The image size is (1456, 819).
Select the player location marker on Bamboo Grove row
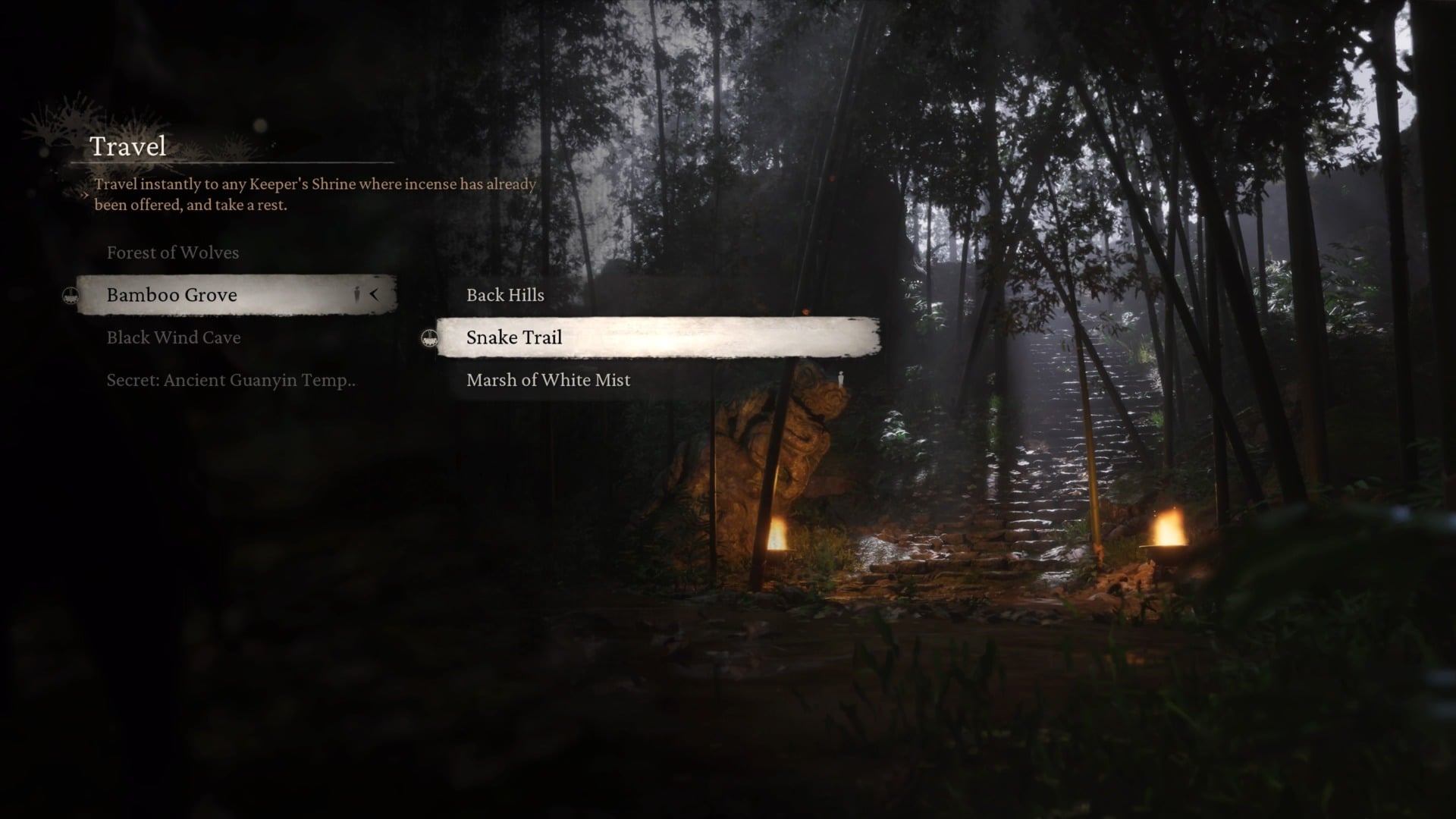coord(355,294)
